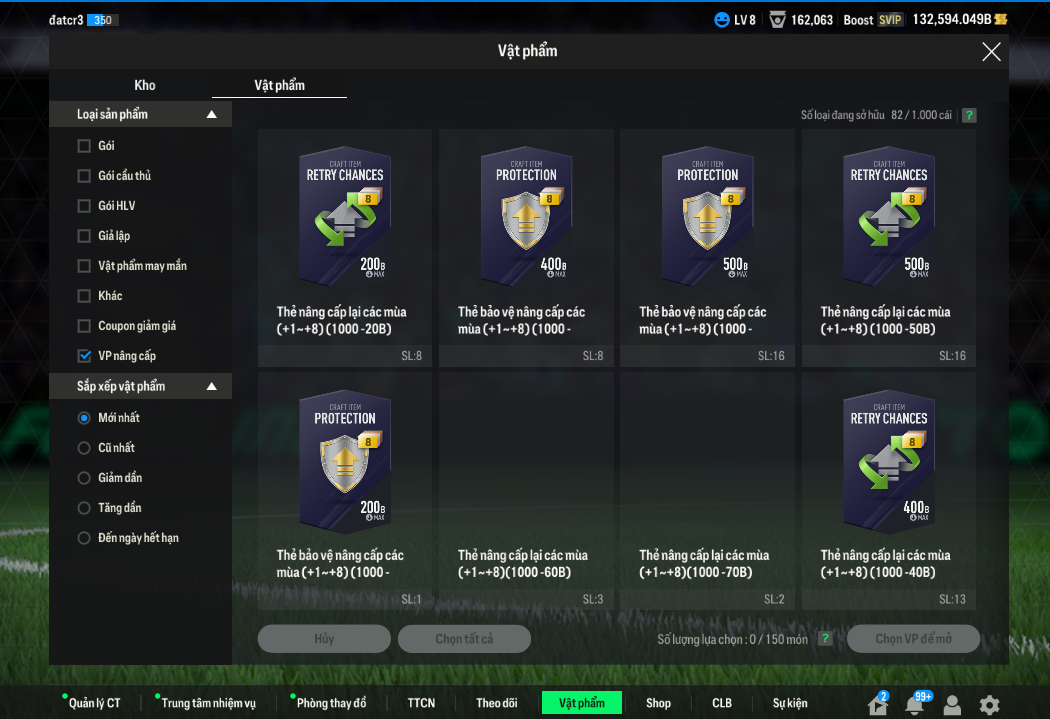Viewport: 1050px width, 719px height.
Task: Toggle the Vật phẩm may mắn checkbox
Action: (x=84, y=266)
